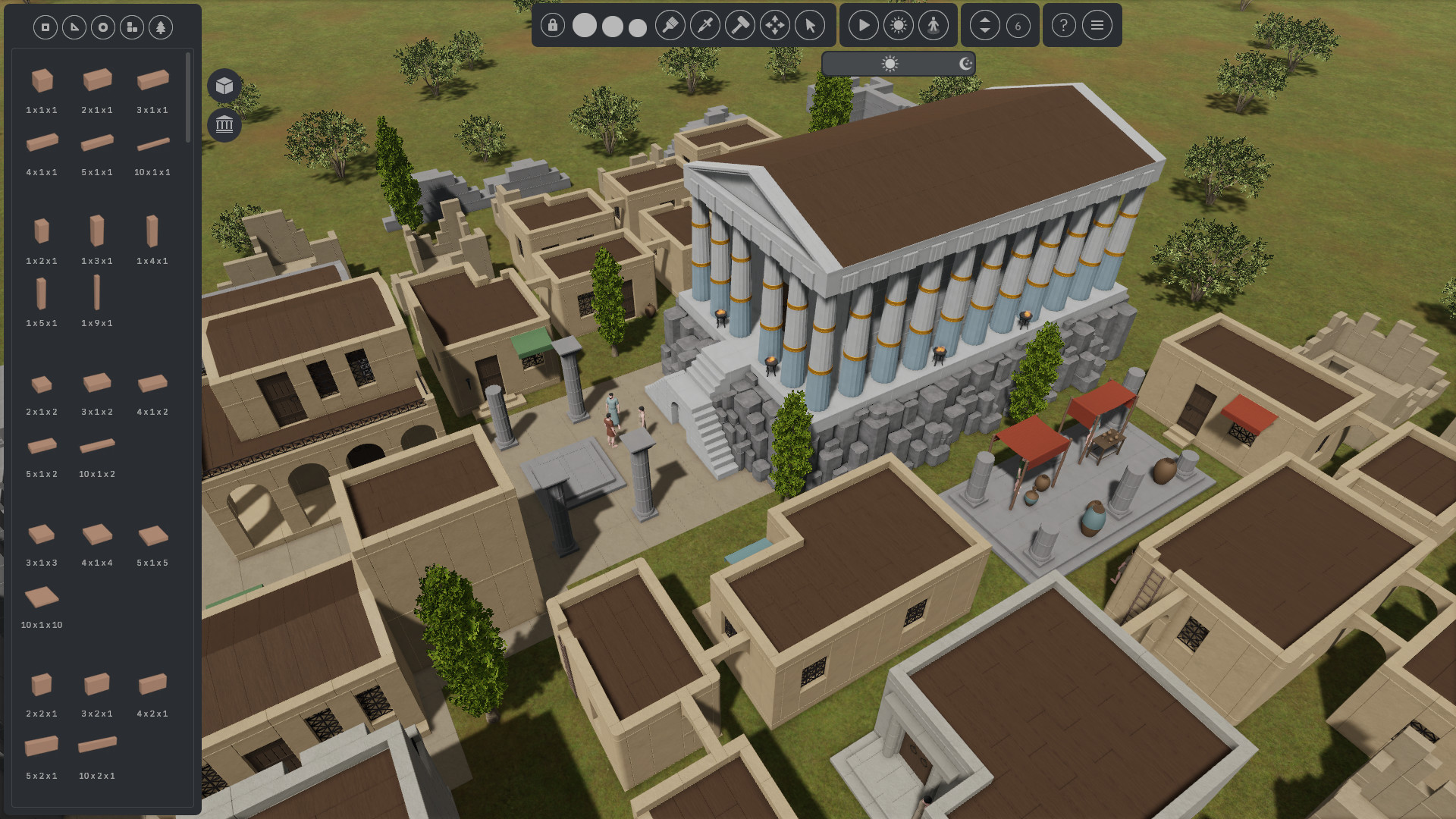Viewport: 1456px width, 819px height.
Task: Open the cube view widget on the left
Action: [x=224, y=85]
